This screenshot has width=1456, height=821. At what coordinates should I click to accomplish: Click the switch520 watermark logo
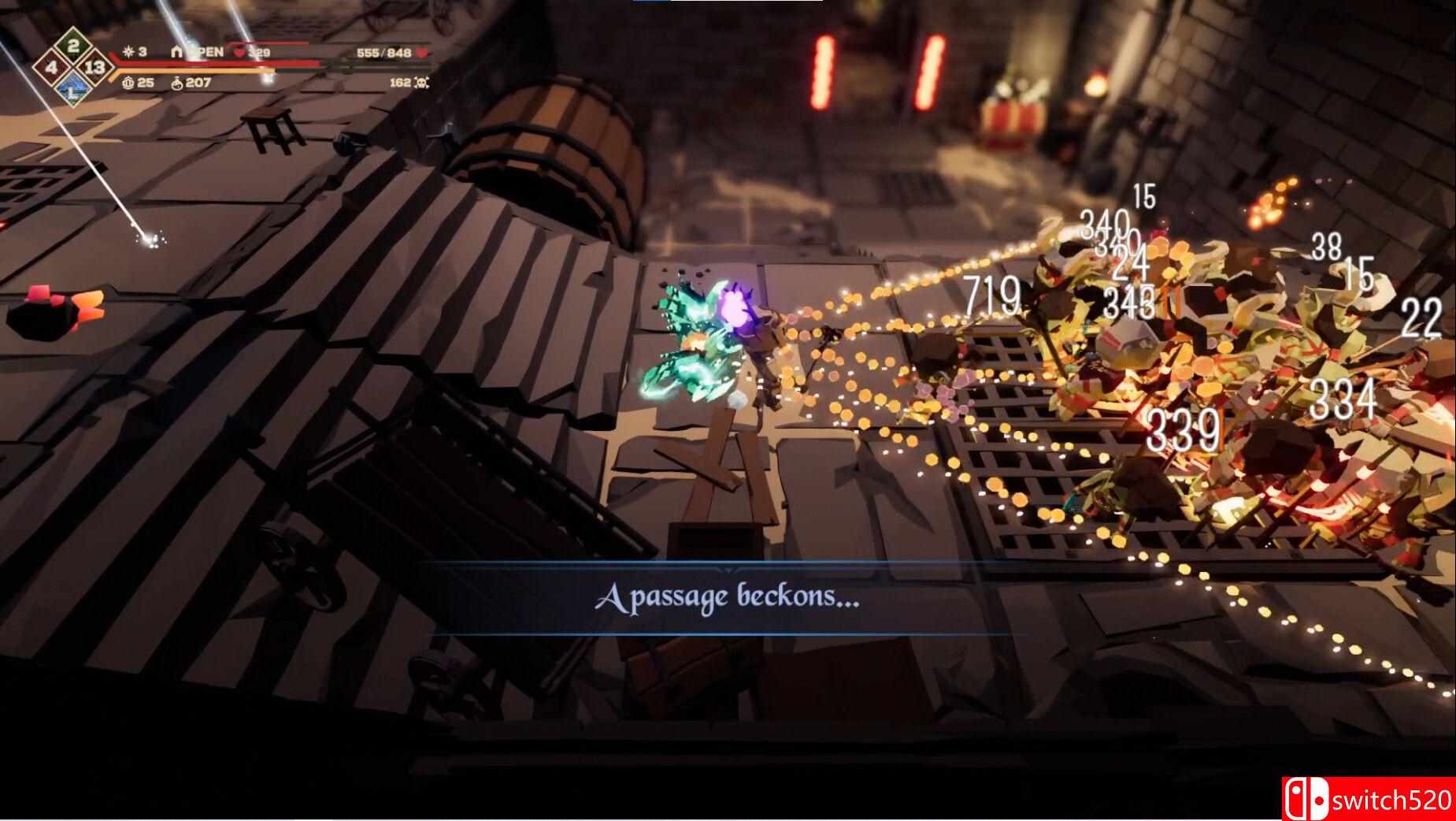pos(1369,799)
